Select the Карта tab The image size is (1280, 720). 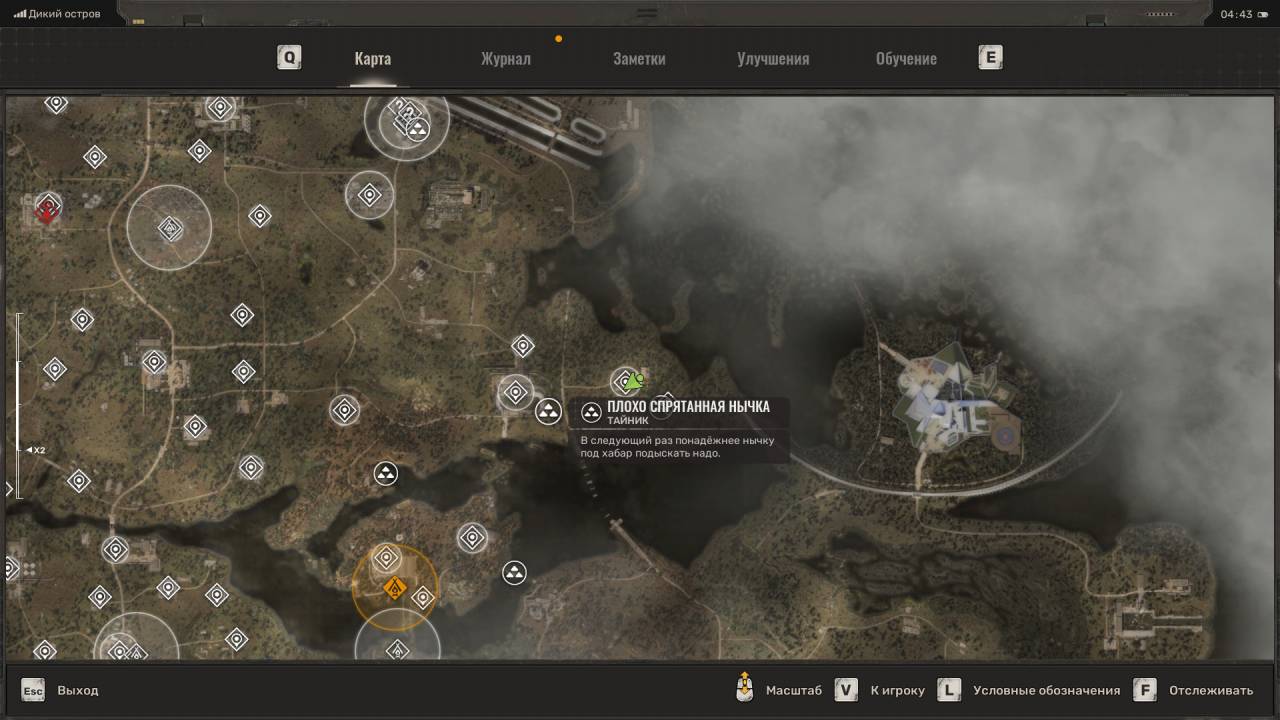[x=372, y=58]
